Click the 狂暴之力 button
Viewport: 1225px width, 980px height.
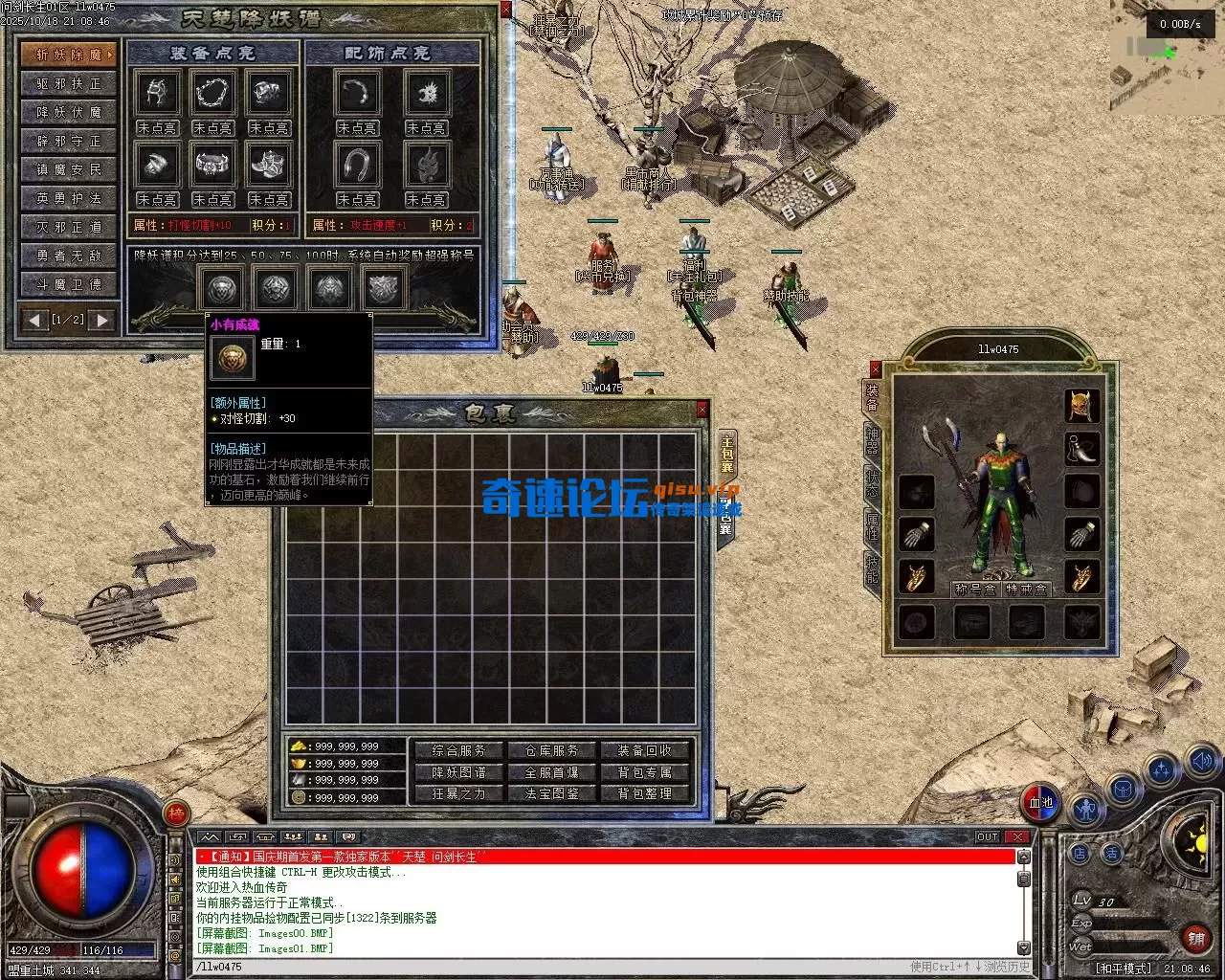pyautogui.click(x=458, y=793)
